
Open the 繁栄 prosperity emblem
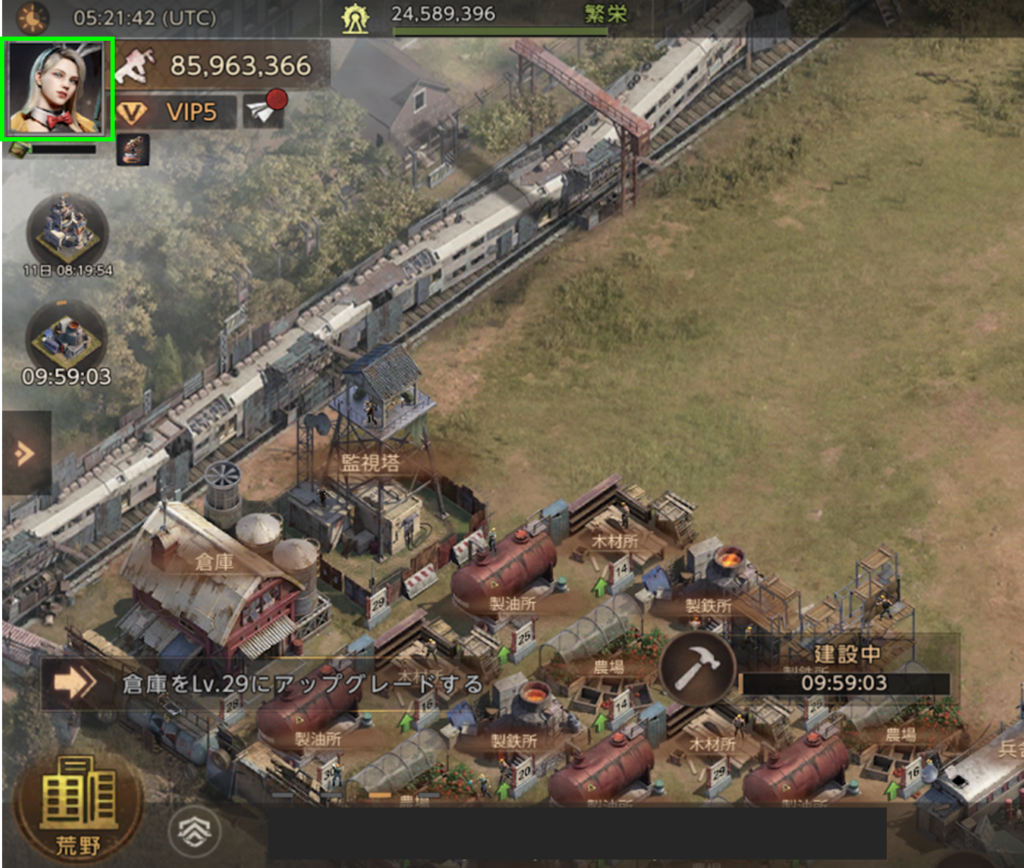pos(355,17)
